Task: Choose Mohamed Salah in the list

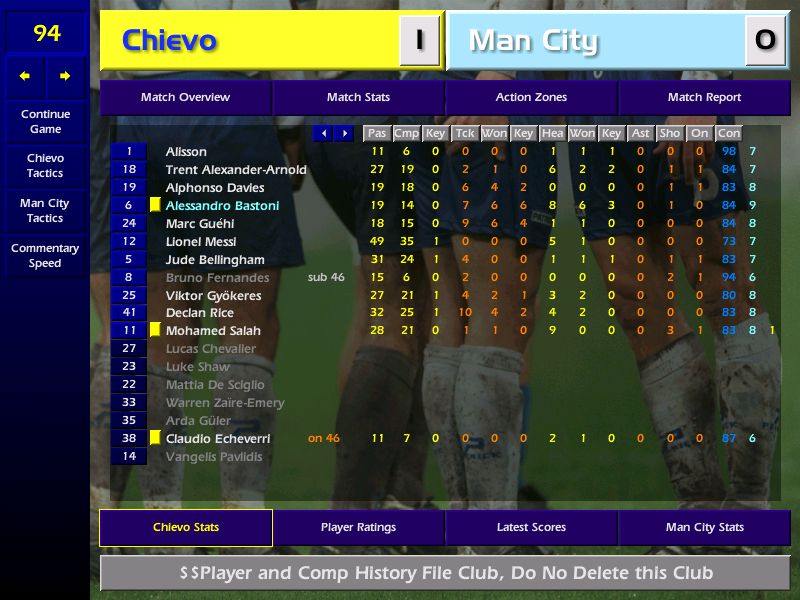Action: pyautogui.click(x=213, y=331)
